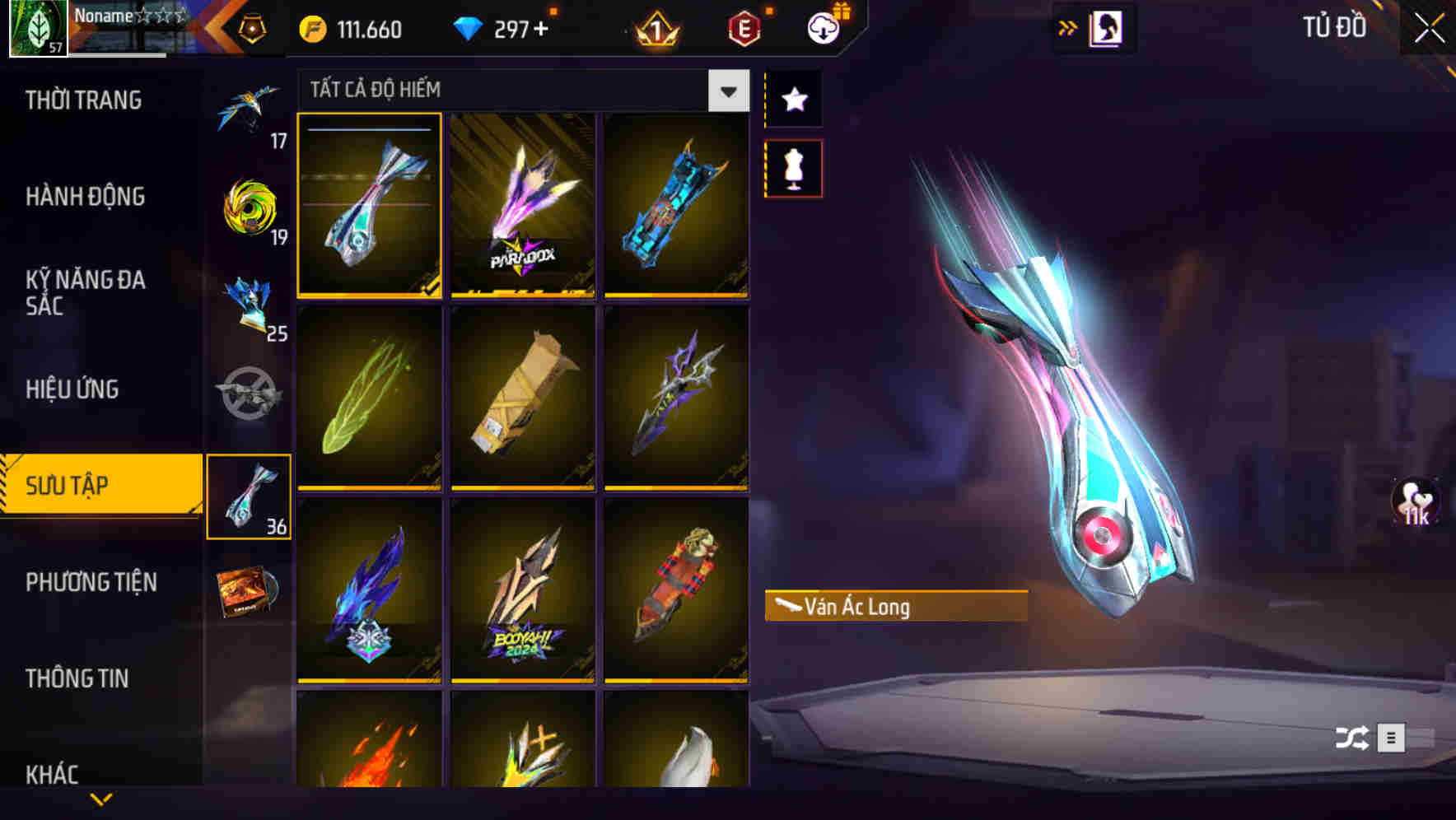Image resolution: width=1456 pixels, height=820 pixels.
Task: Click the shuffle icon near the display stage
Action: click(x=1354, y=738)
